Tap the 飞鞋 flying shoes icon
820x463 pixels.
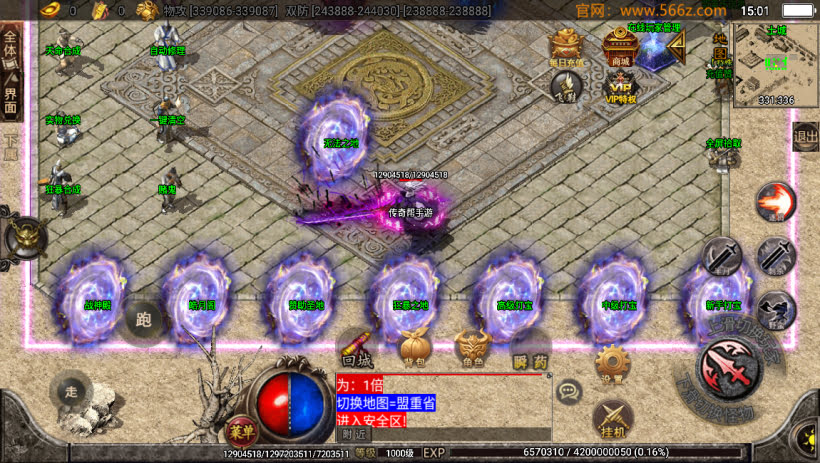[564, 87]
